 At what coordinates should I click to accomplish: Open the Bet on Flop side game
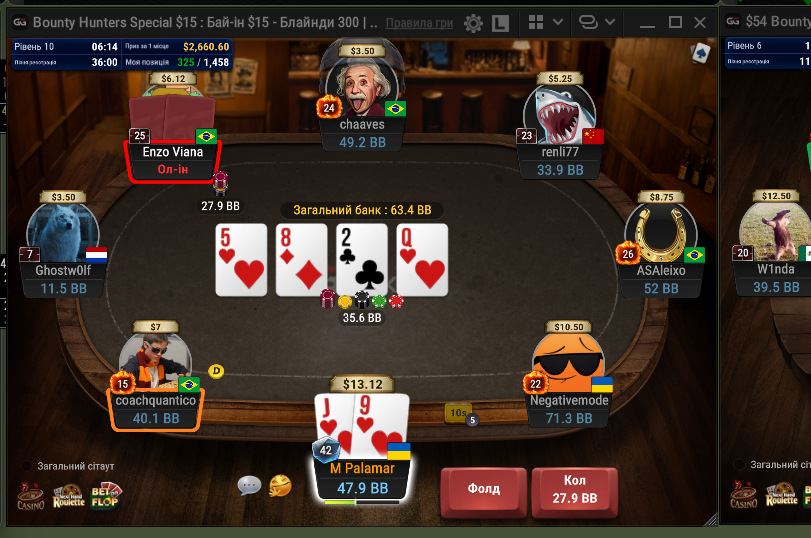(x=107, y=495)
